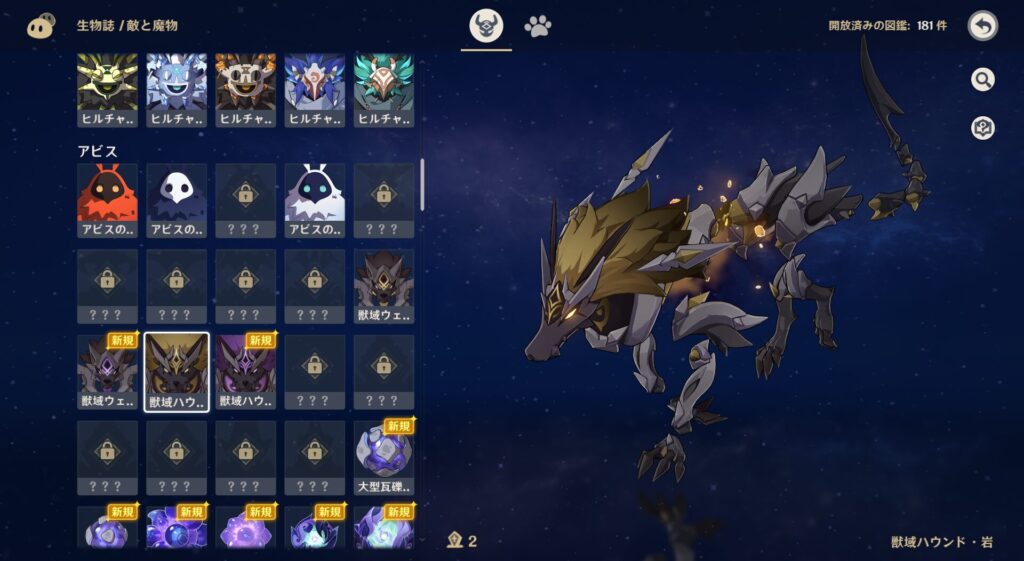Select the blue-feathered Hilichurl with orange mask

[x=314, y=90]
